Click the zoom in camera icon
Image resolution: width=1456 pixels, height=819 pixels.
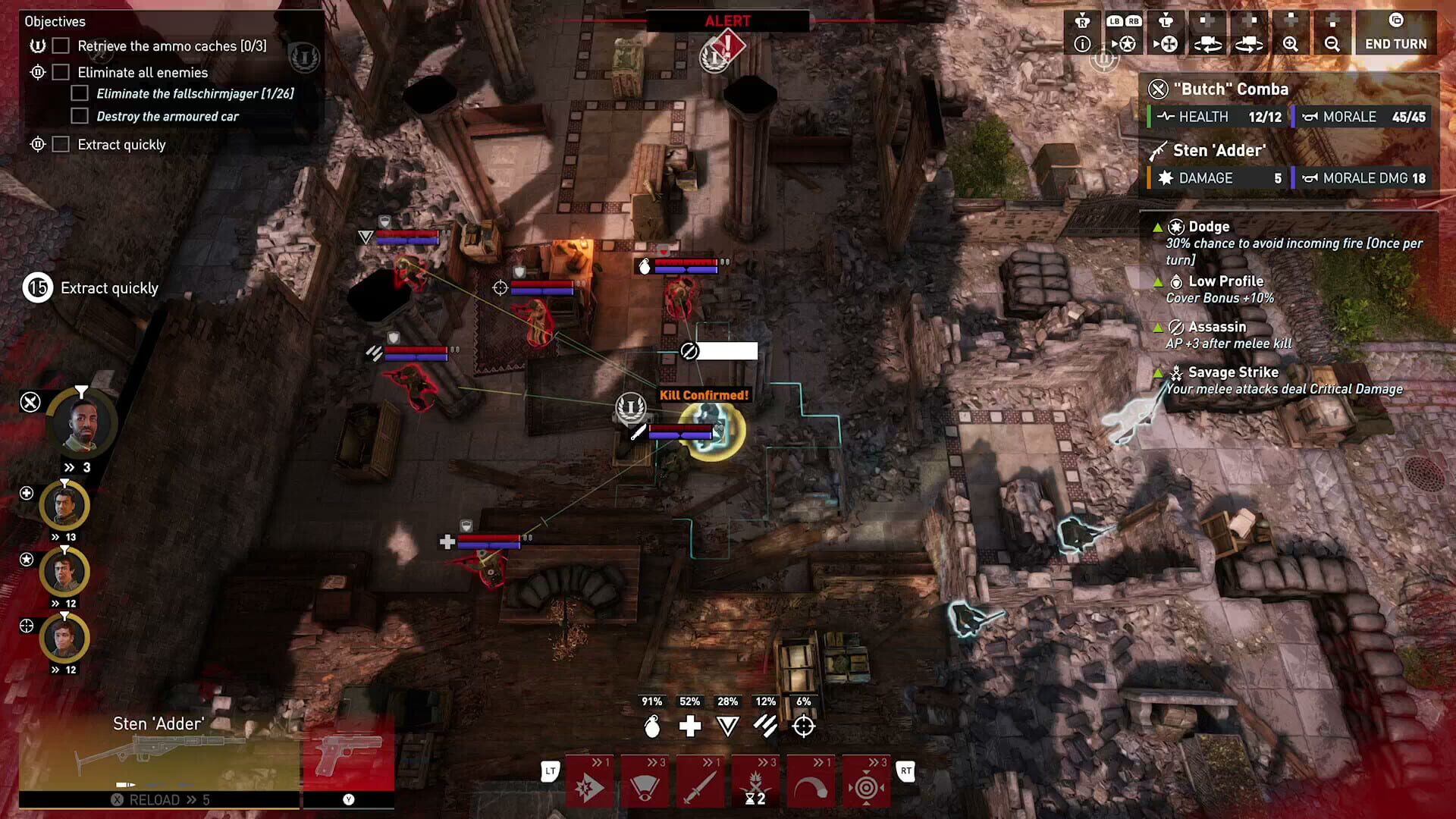[1289, 43]
